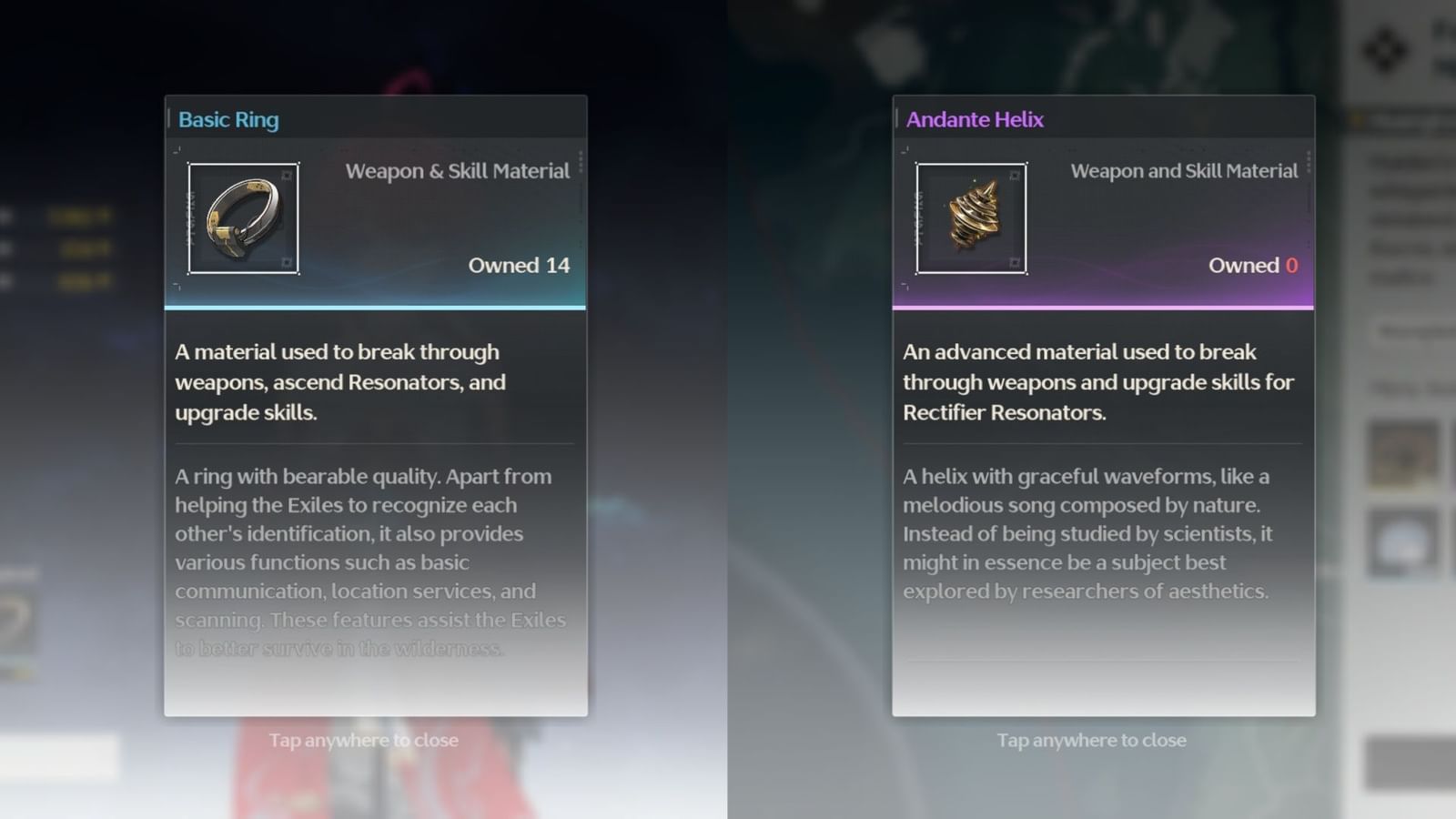The height and width of the screenshot is (819, 1456).
Task: Tap anywhere to close the Andante Helix popup
Action: pyautogui.click(x=1091, y=740)
